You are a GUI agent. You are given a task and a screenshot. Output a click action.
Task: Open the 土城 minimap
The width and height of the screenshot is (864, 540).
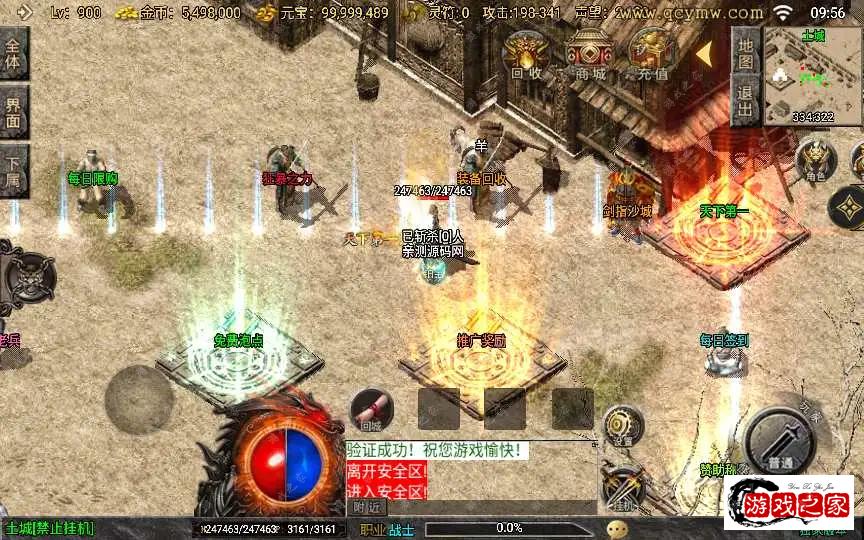coord(812,74)
